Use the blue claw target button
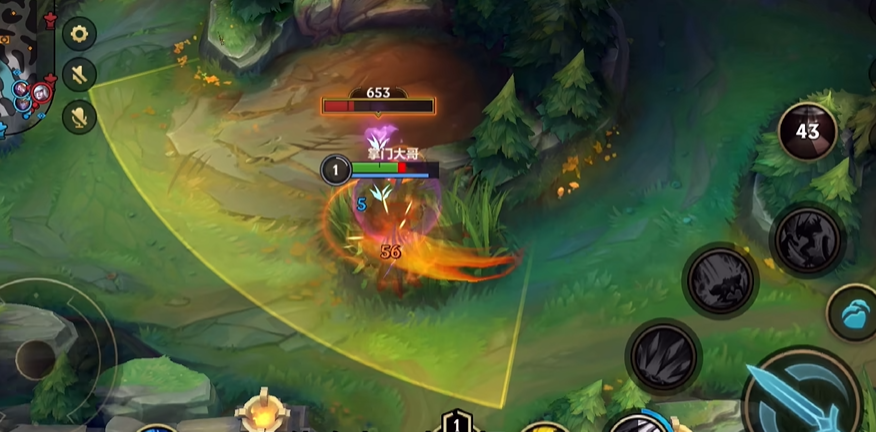This screenshot has height=432, width=876. 855,312
